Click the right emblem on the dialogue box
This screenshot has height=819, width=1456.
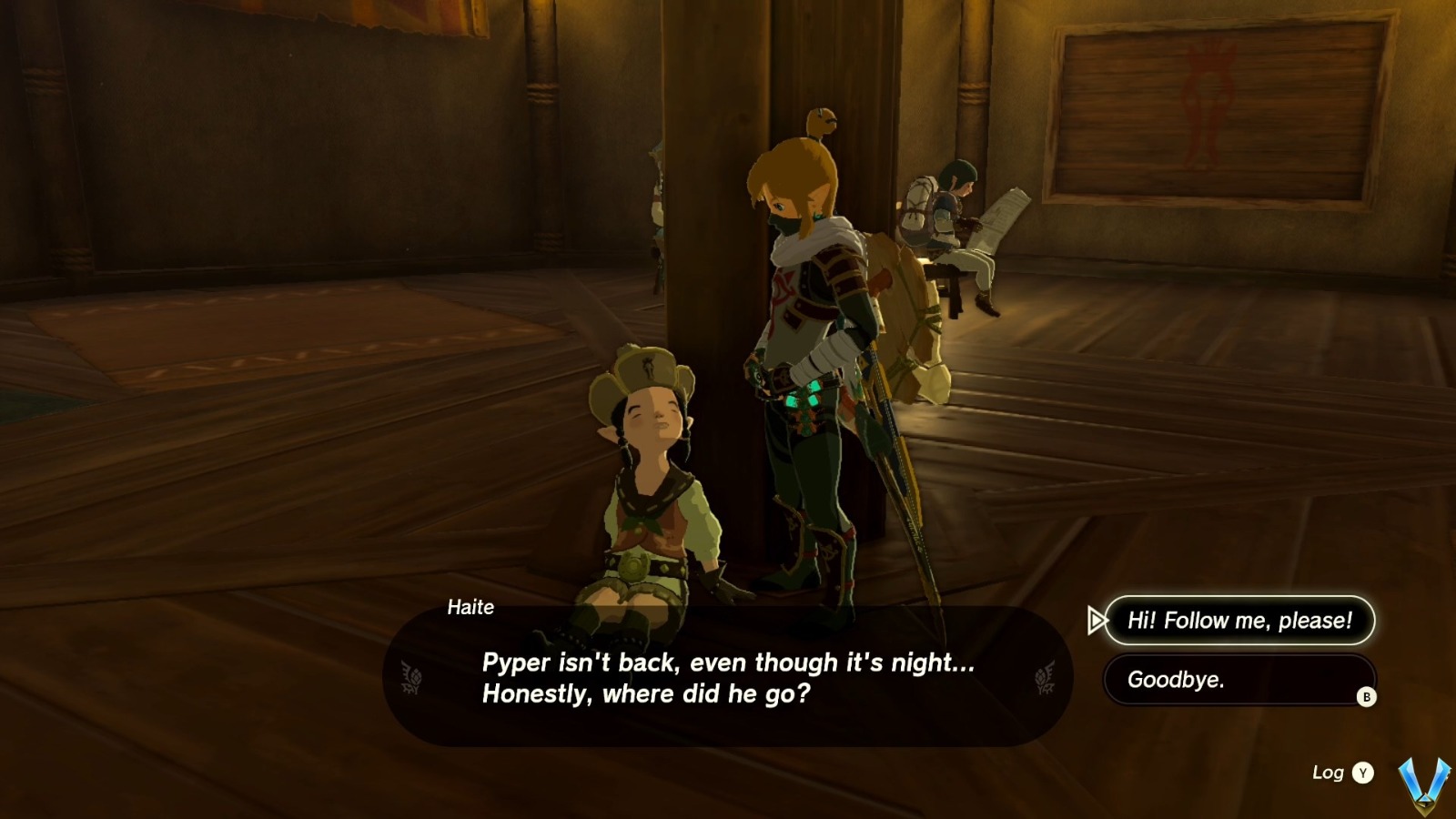[1043, 677]
